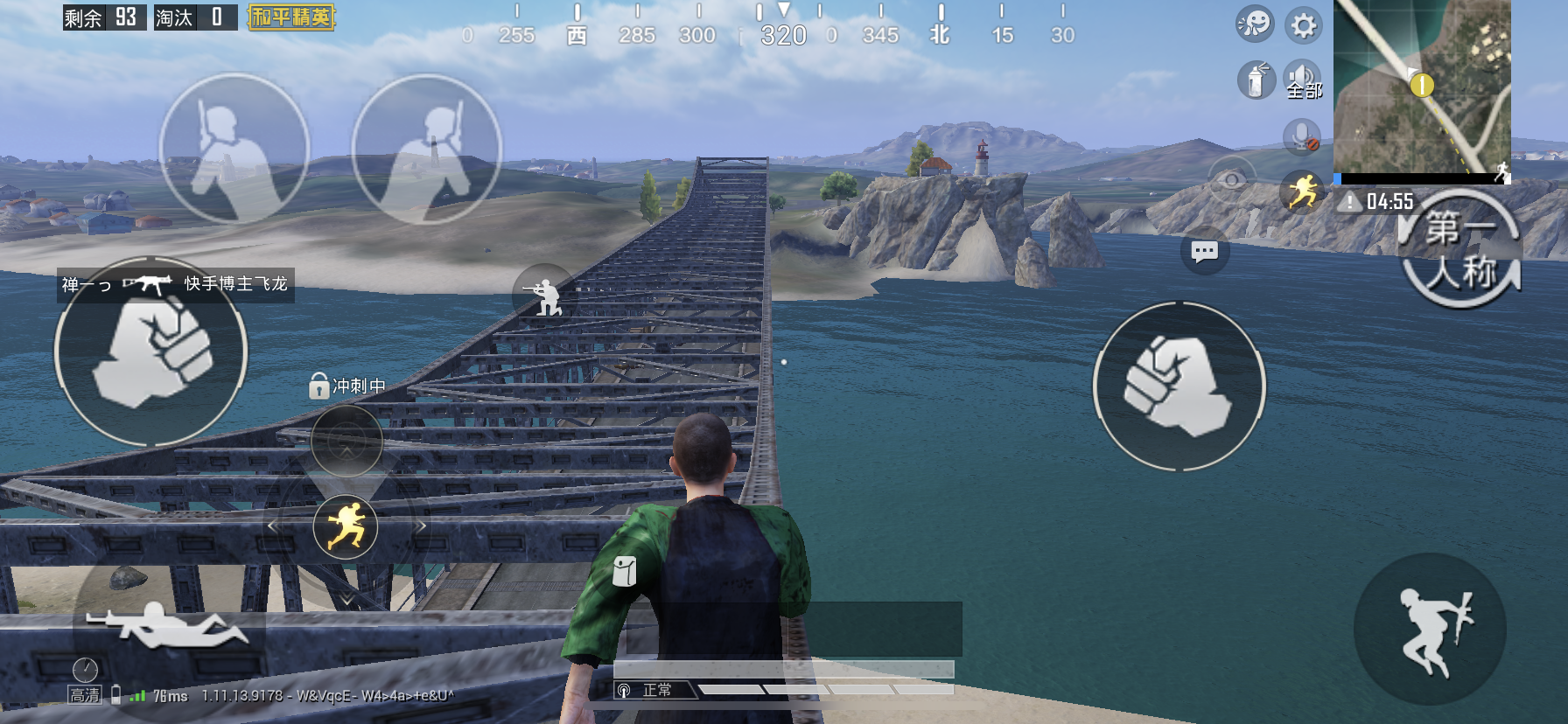Switch perspective with the 第一人称 button
This screenshot has height=724, width=1568.
[x=1460, y=252]
